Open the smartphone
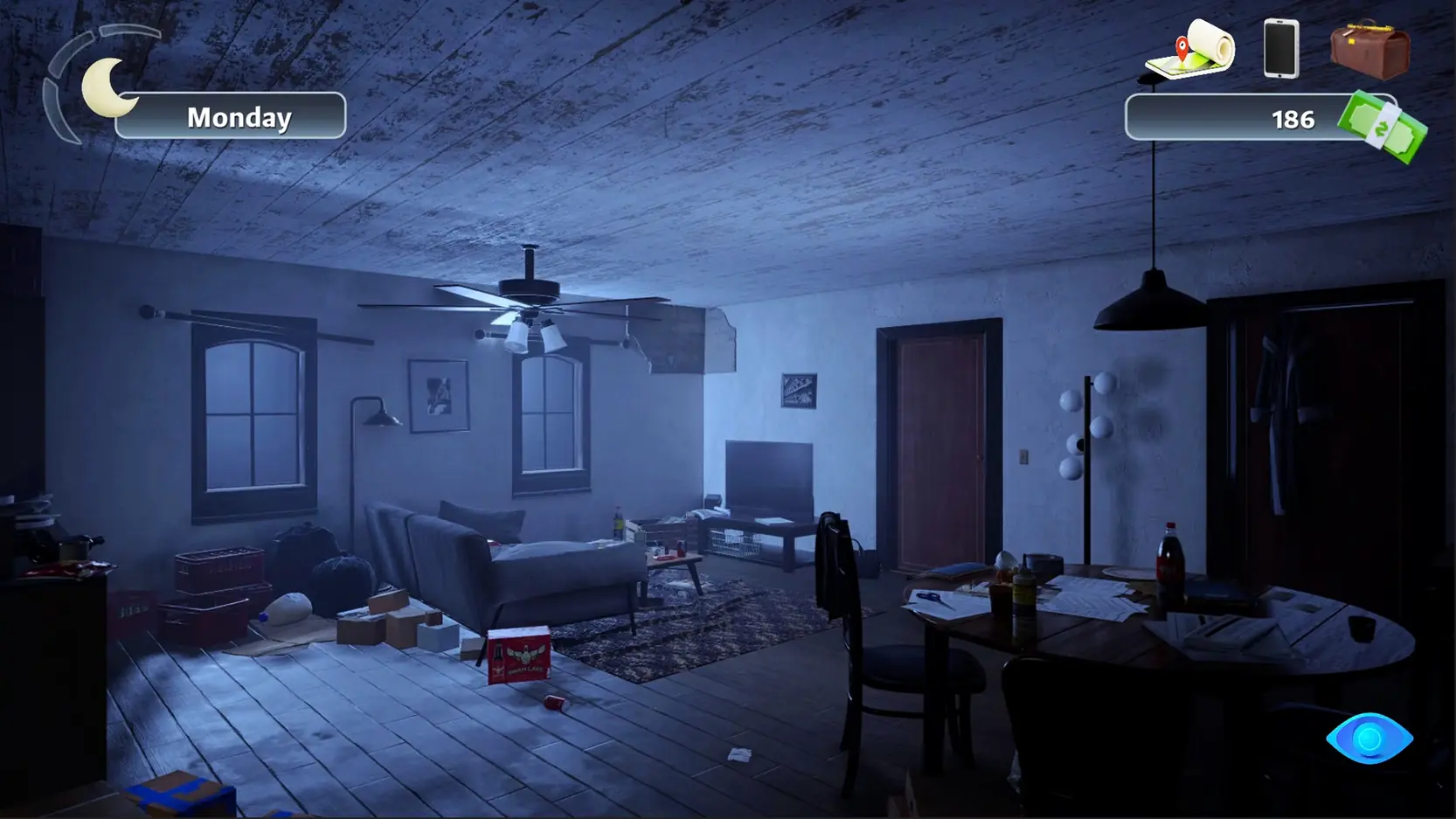Image resolution: width=1456 pixels, height=819 pixels. pyautogui.click(x=1281, y=49)
